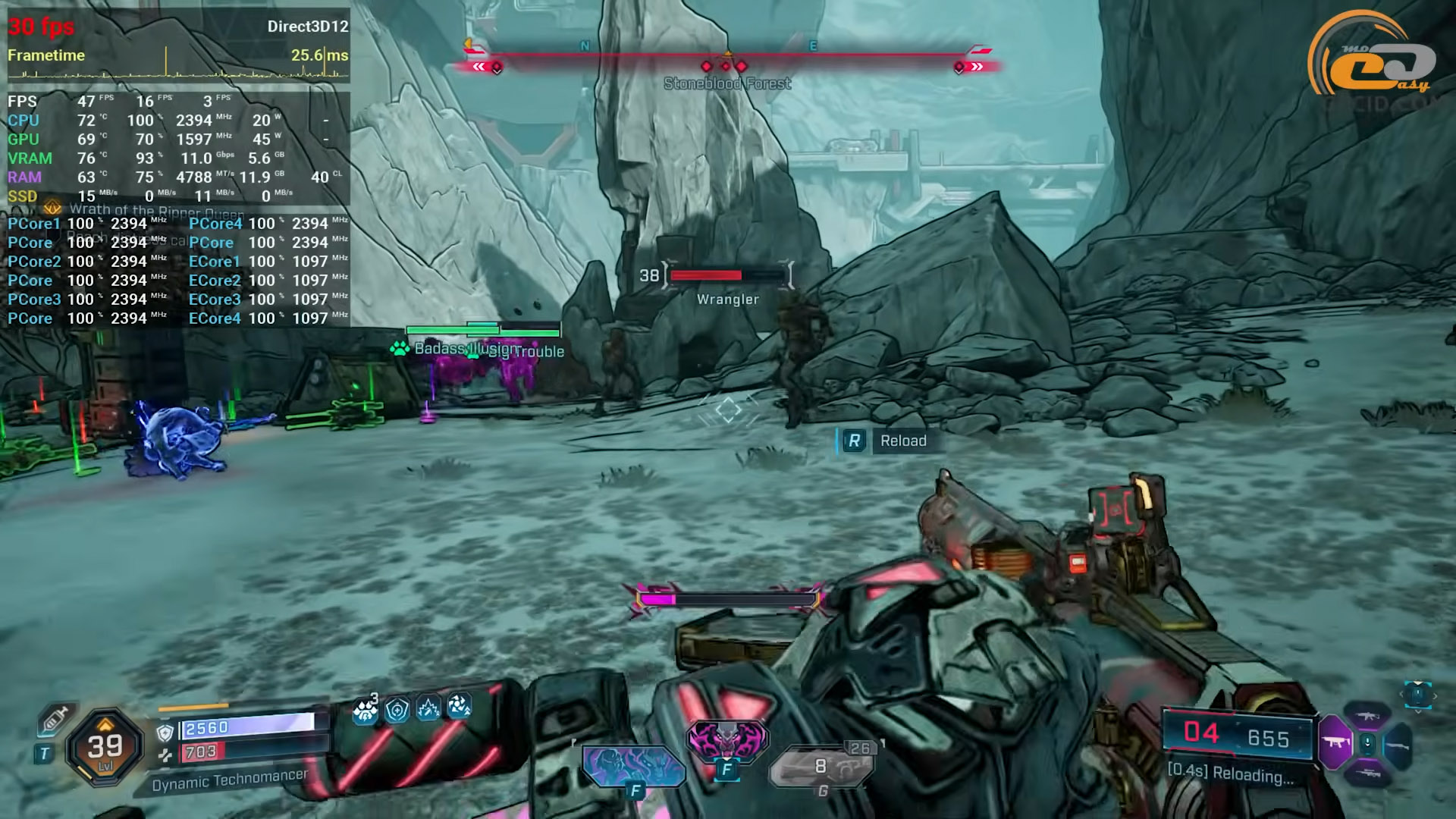
Task: Inspect the shield-shaped buff icon
Action: coord(397,710)
